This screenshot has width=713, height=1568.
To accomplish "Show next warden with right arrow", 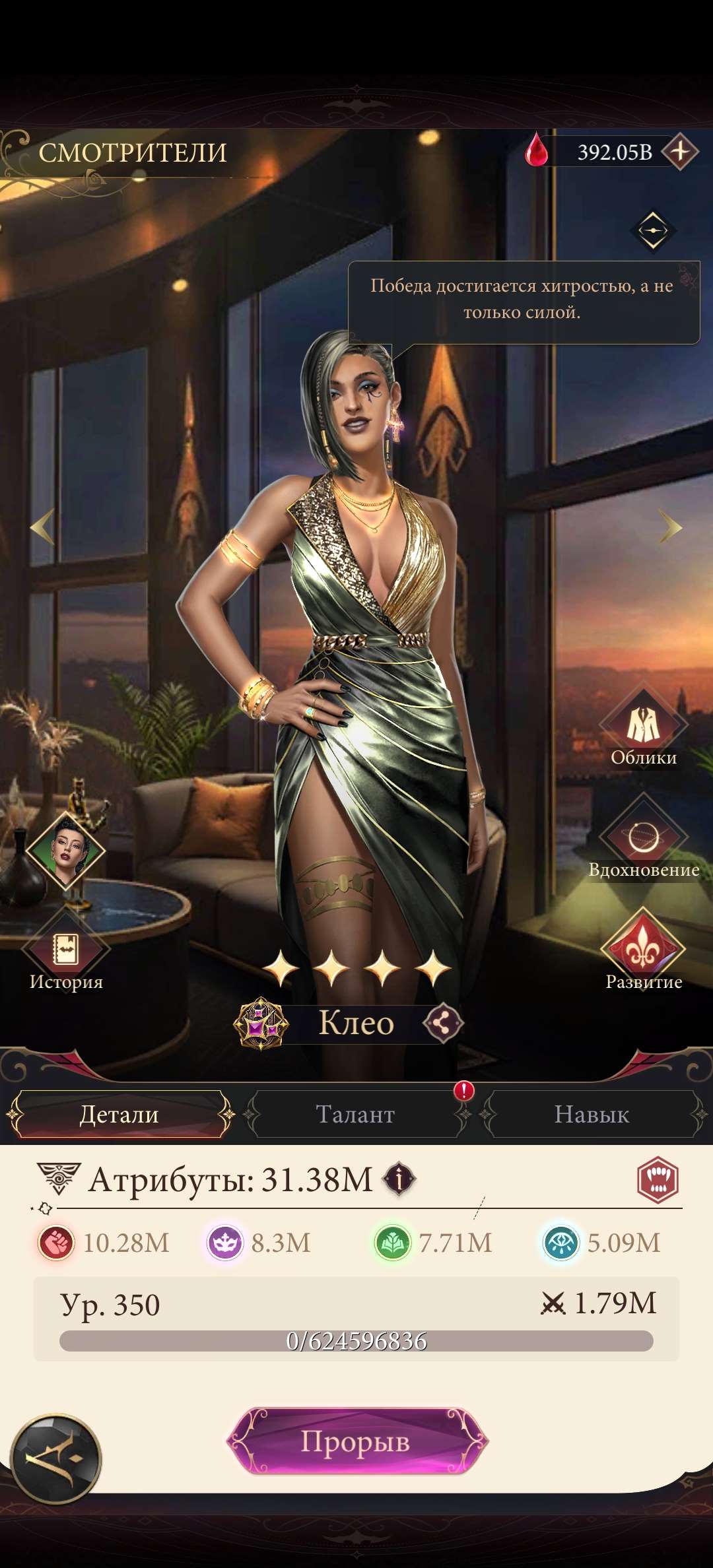I will click(670, 527).
